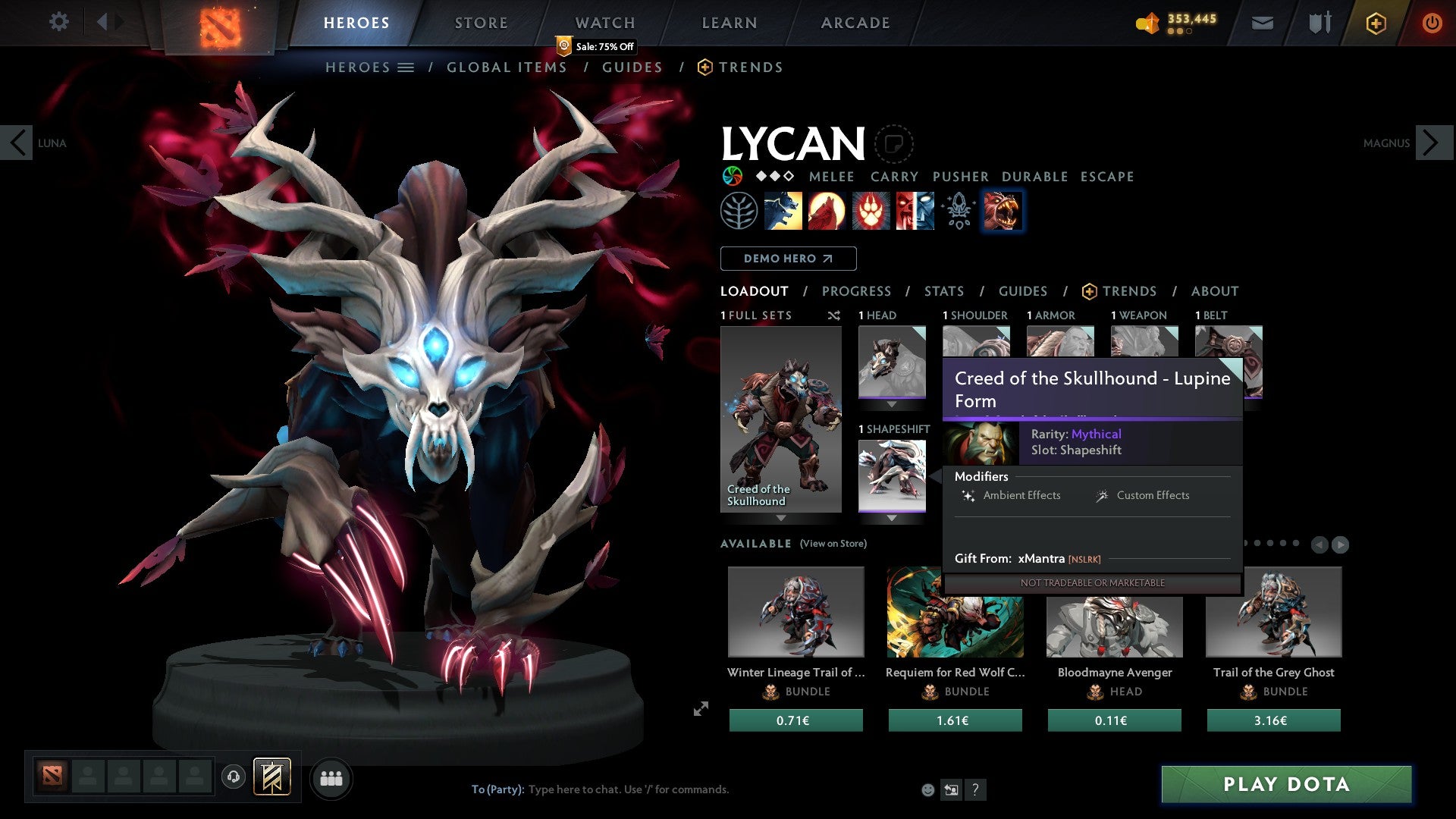Click the DEMO HERO button

(x=788, y=258)
